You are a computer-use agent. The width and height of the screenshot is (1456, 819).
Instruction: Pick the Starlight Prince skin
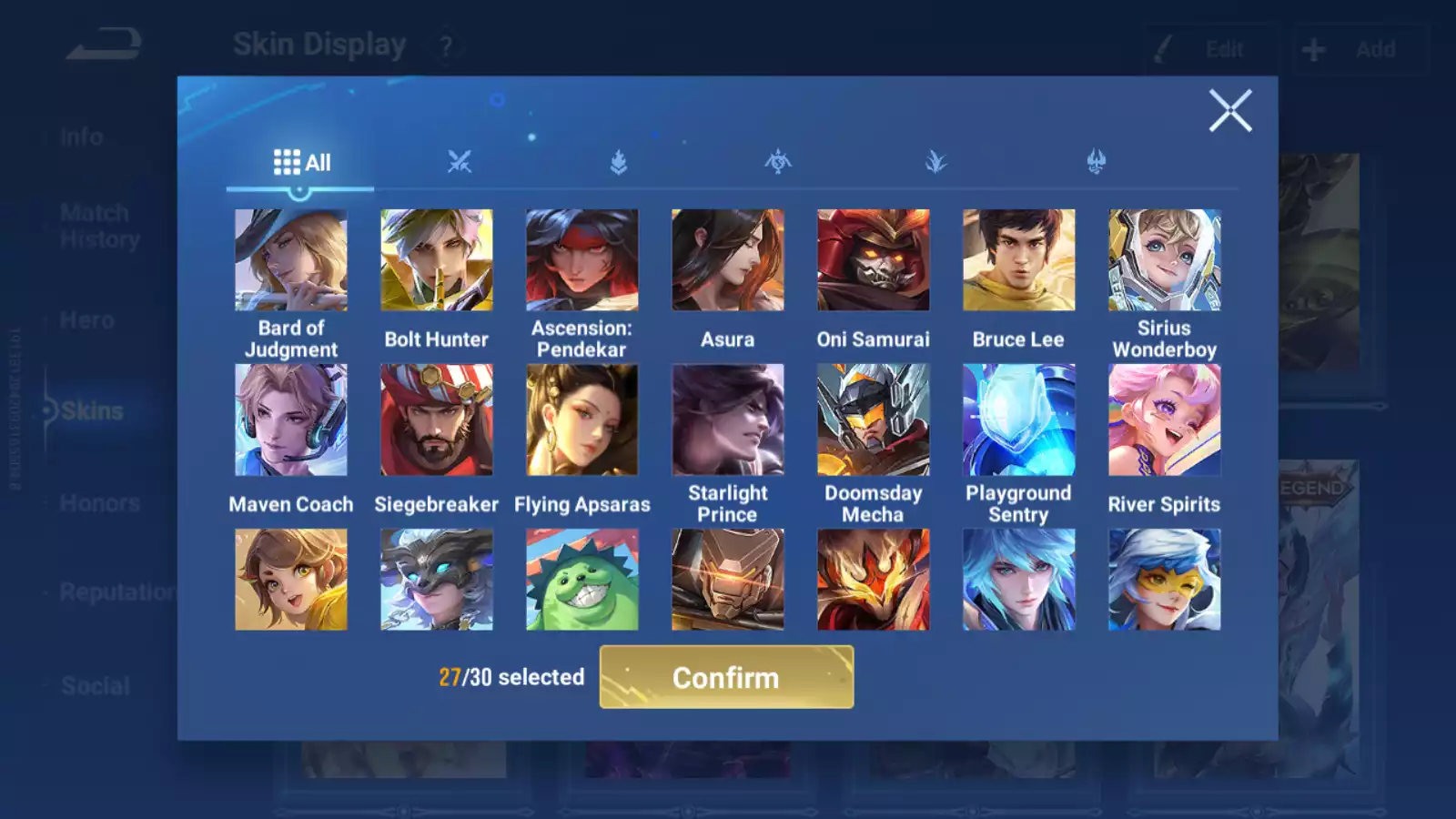pyautogui.click(x=728, y=420)
